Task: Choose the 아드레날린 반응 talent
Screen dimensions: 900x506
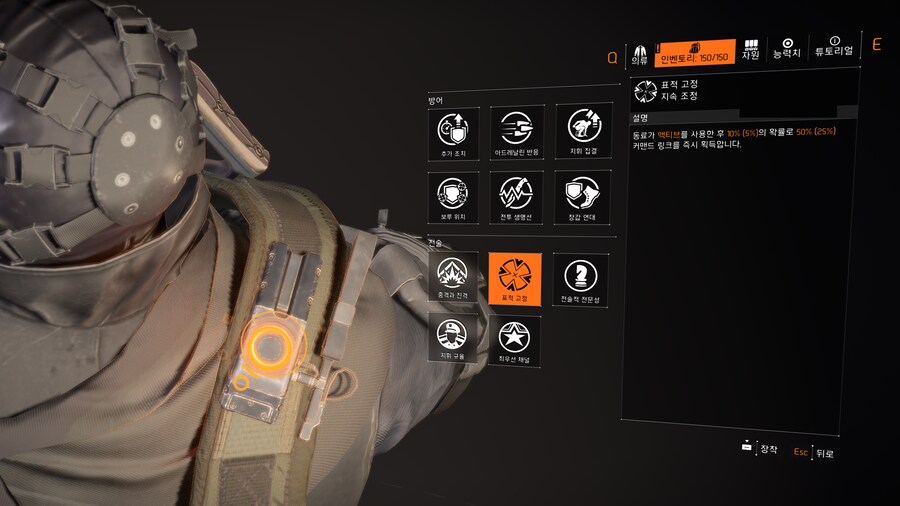Action: (x=516, y=132)
